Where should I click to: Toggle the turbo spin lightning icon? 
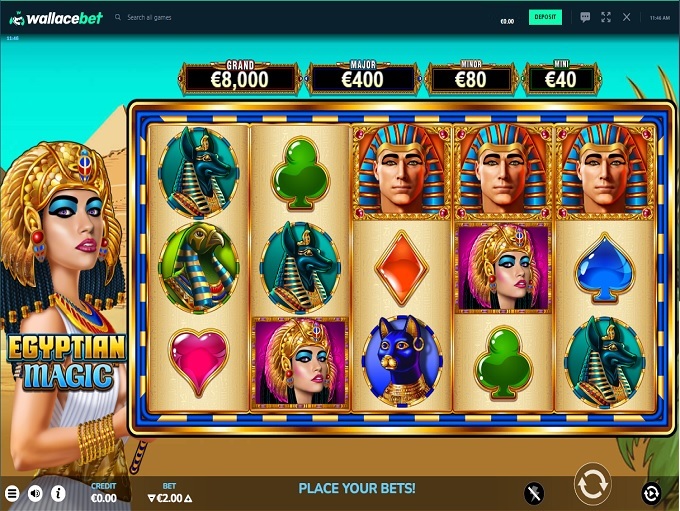pos(535,492)
